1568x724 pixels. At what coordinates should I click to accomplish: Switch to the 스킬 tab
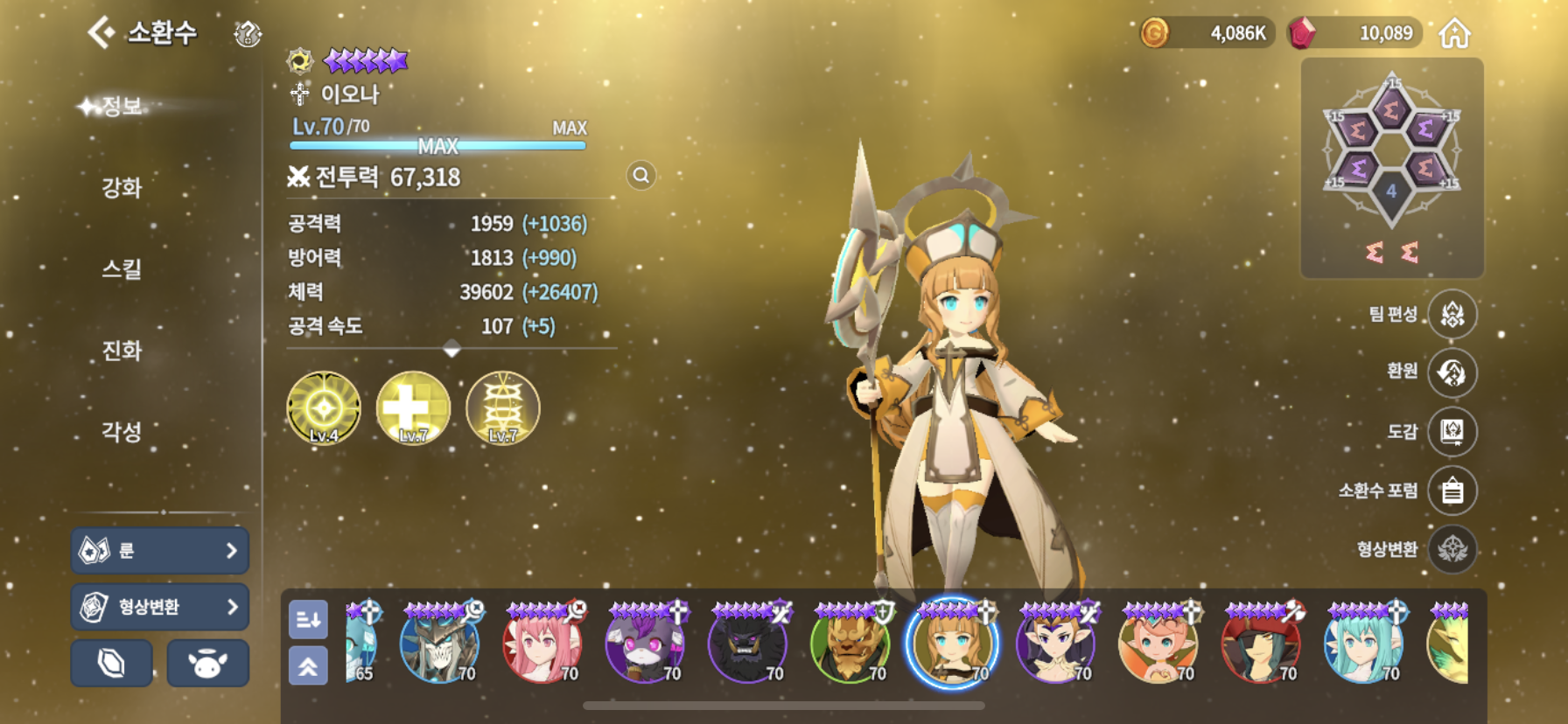[122, 268]
